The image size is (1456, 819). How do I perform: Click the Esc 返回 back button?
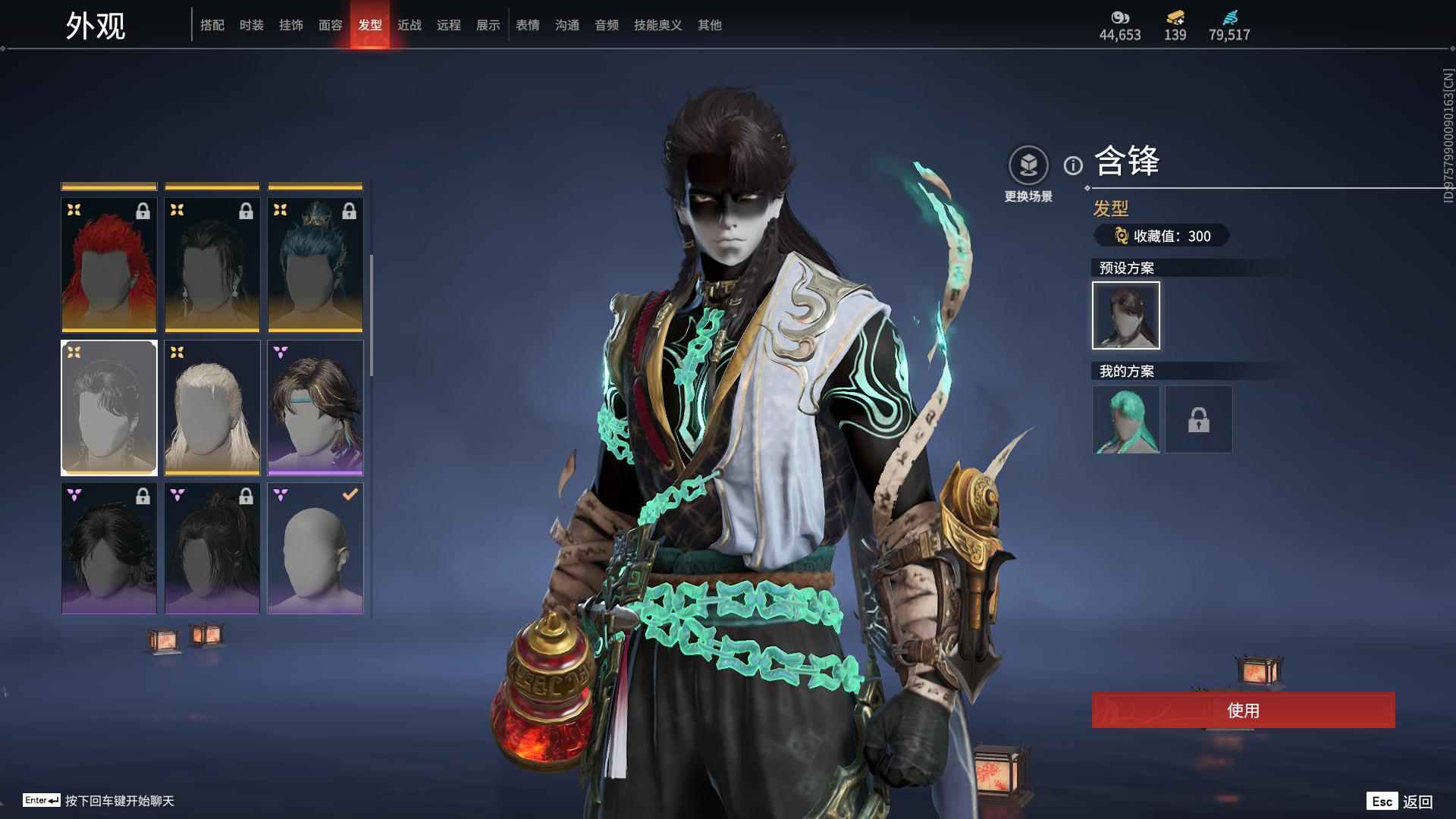[x=1400, y=801]
